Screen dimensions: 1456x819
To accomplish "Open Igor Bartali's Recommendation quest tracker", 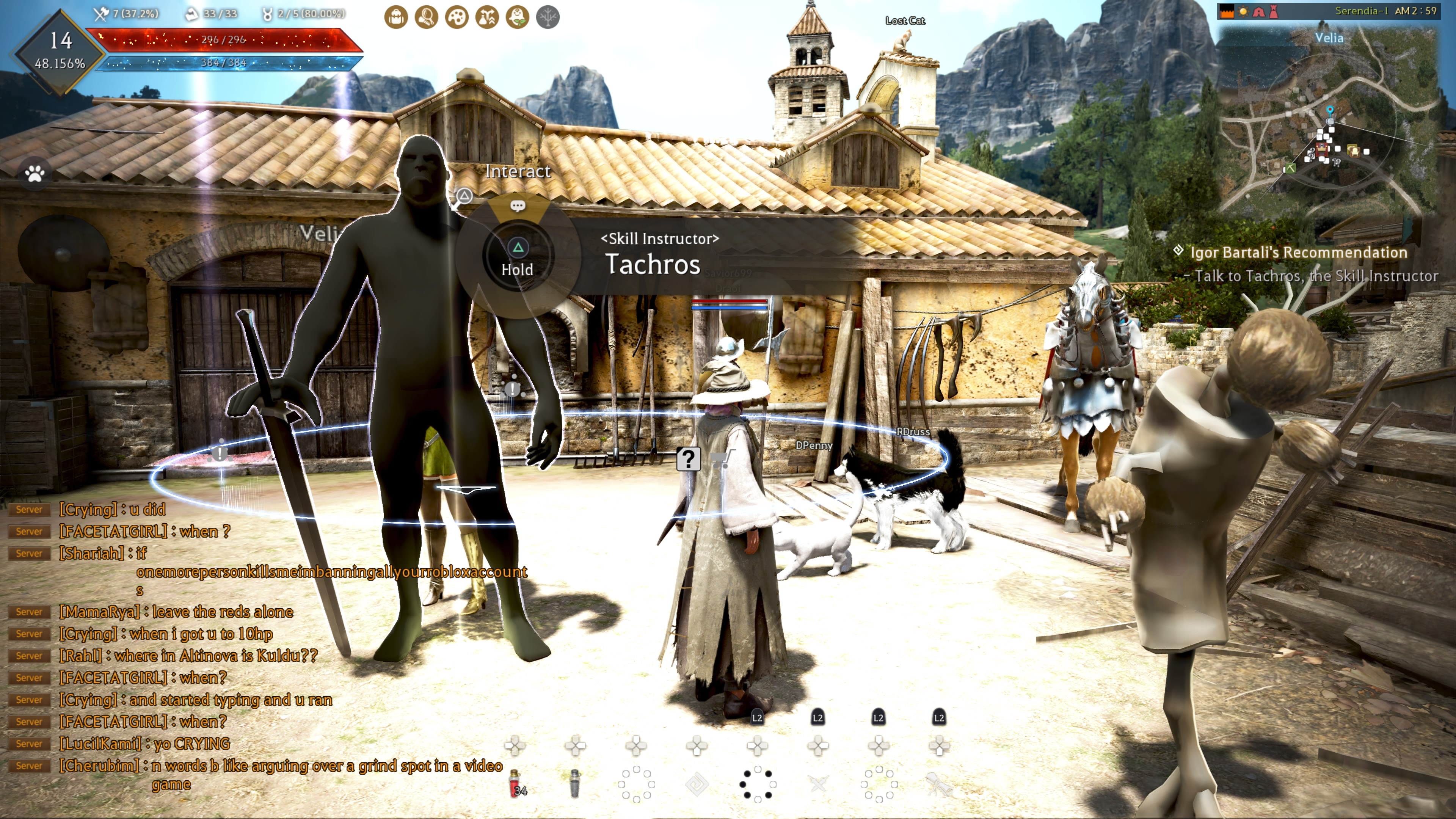I will click(x=1298, y=253).
